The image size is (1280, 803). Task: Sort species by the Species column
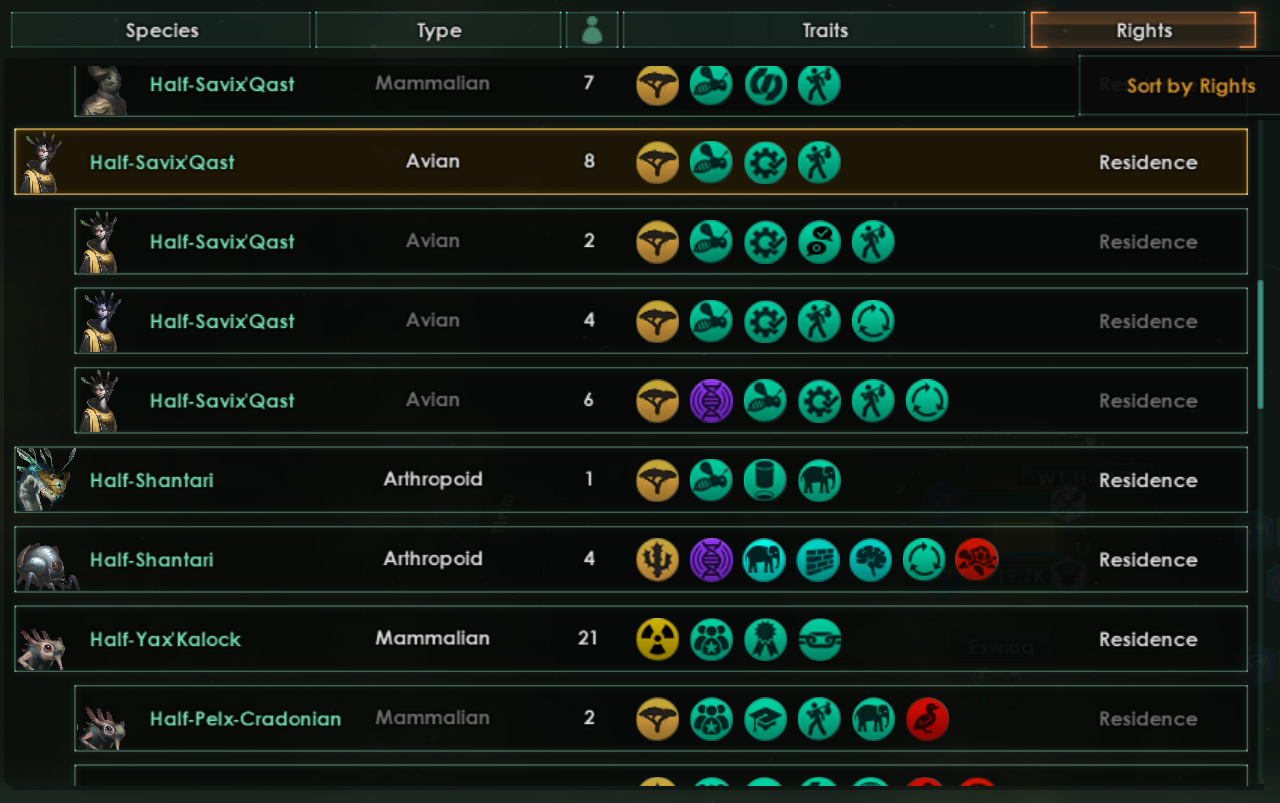tap(161, 29)
